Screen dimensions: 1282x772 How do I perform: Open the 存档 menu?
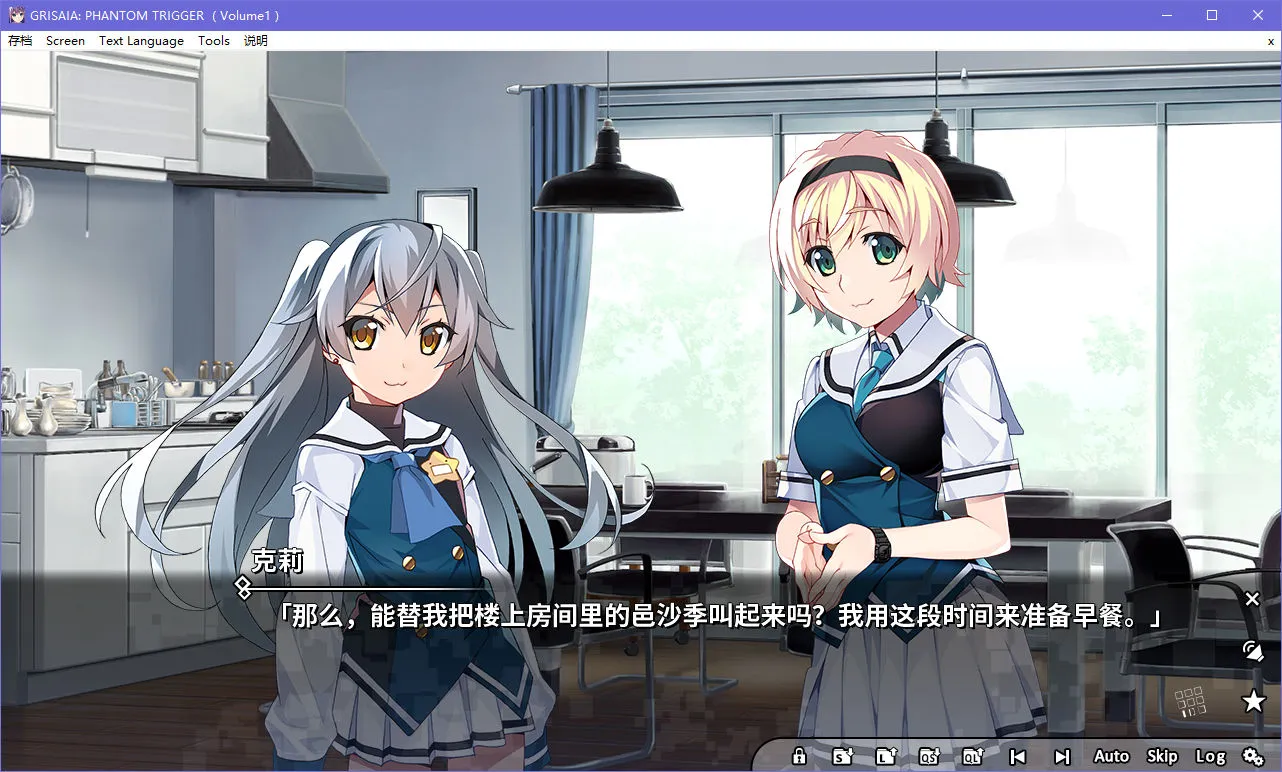click(x=20, y=40)
